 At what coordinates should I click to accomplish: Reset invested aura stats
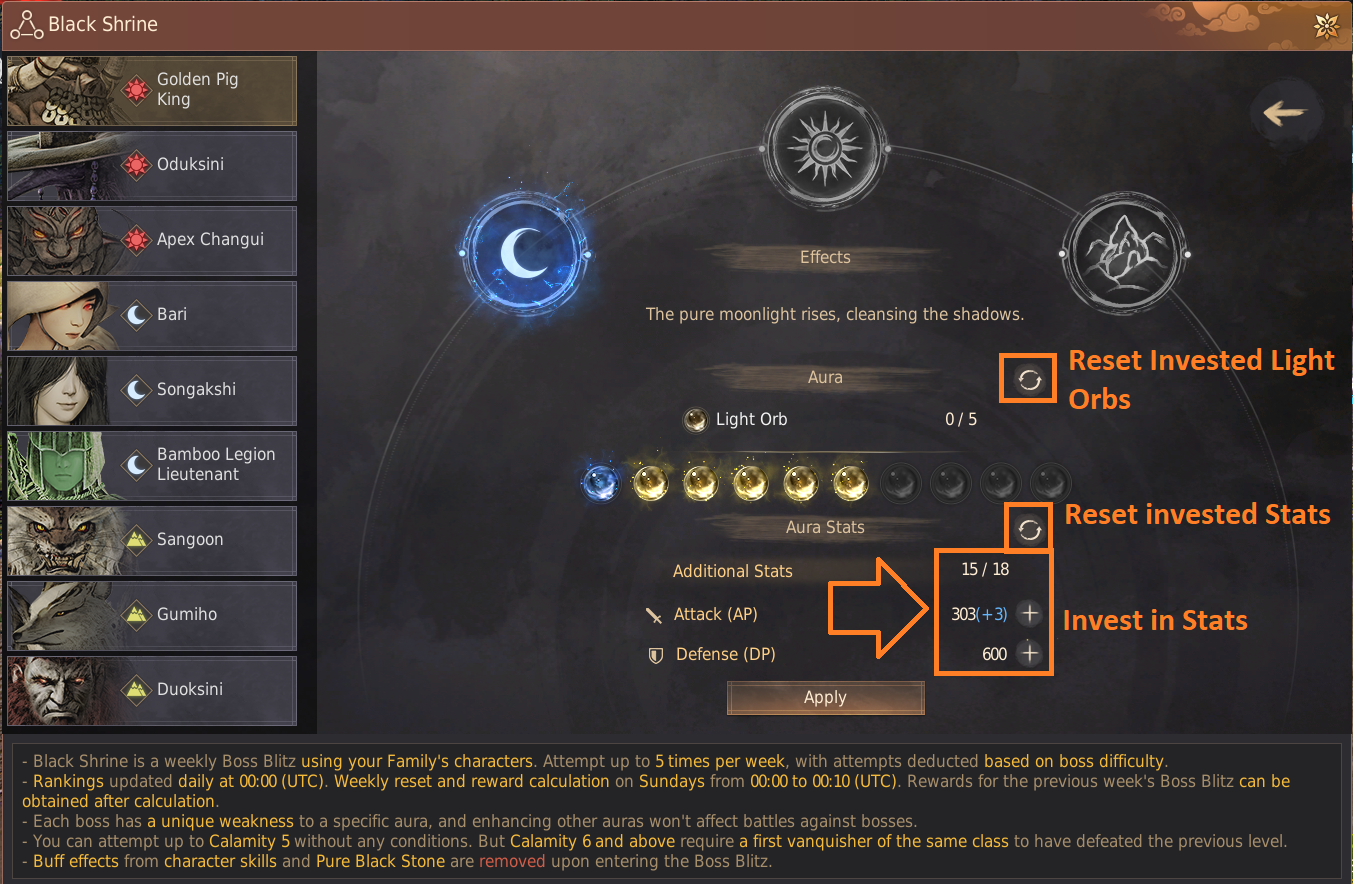tap(1029, 530)
